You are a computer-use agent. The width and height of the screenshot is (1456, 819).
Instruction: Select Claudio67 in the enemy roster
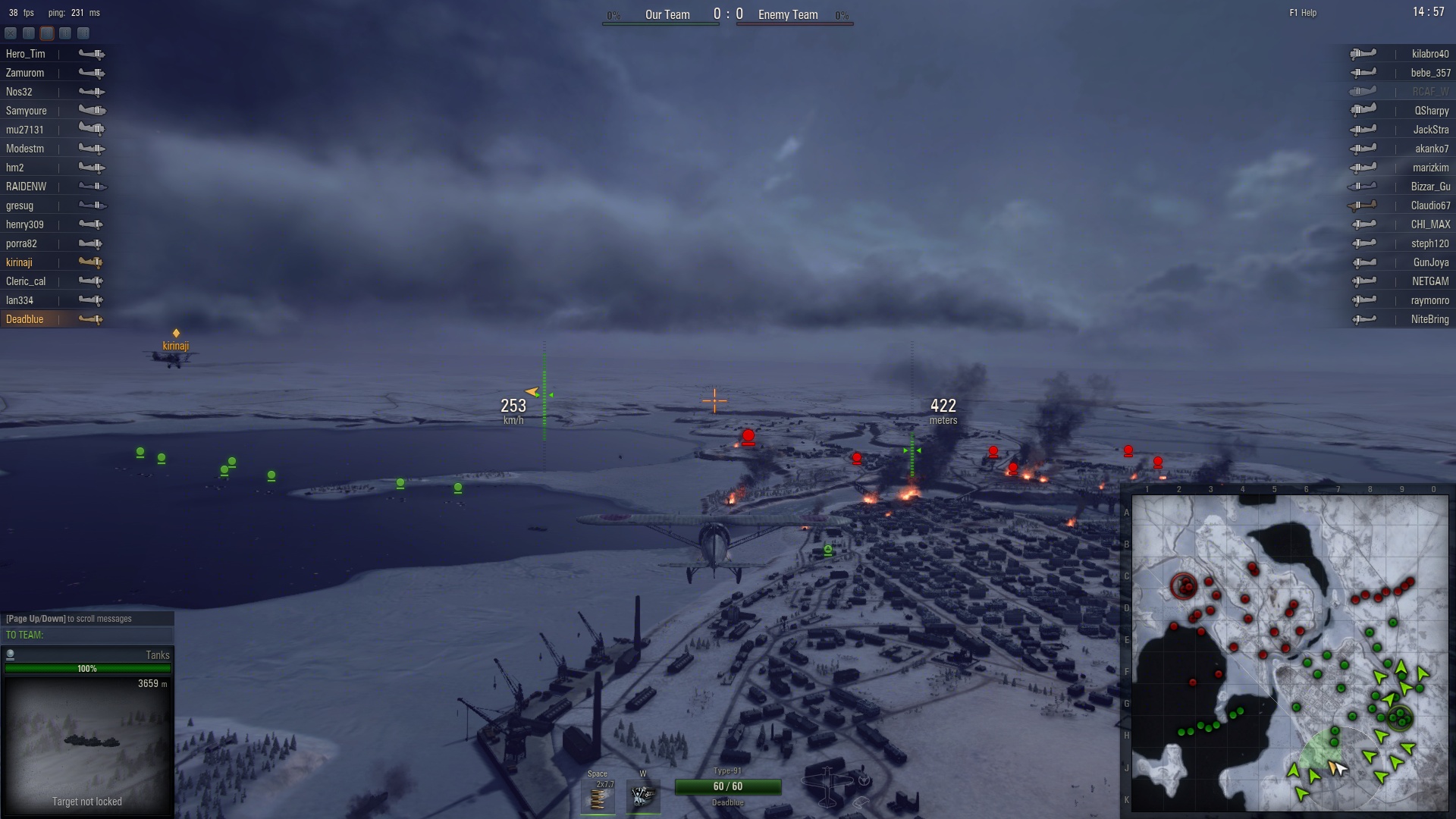(1430, 206)
